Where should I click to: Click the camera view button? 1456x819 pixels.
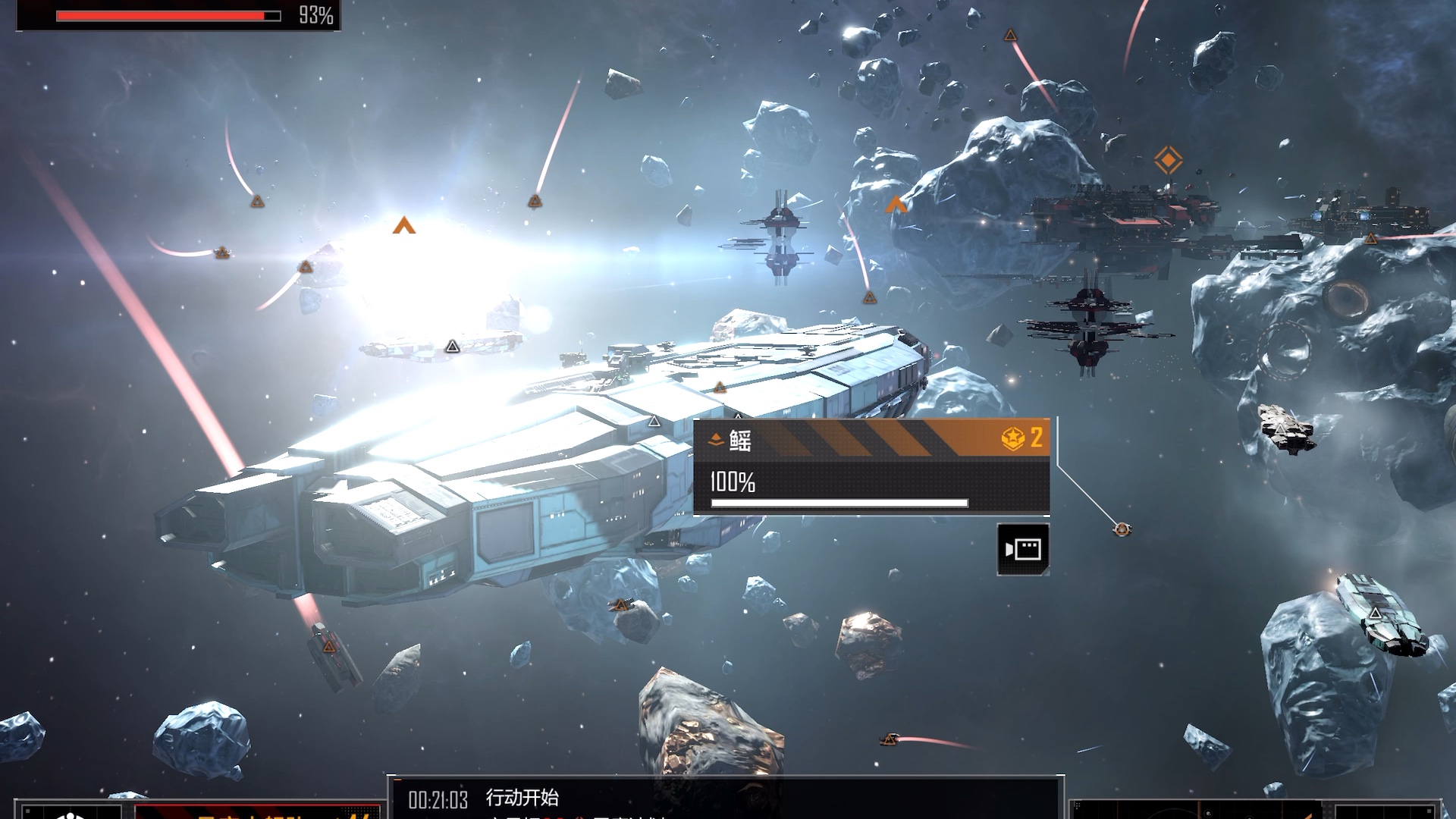coord(1023,549)
